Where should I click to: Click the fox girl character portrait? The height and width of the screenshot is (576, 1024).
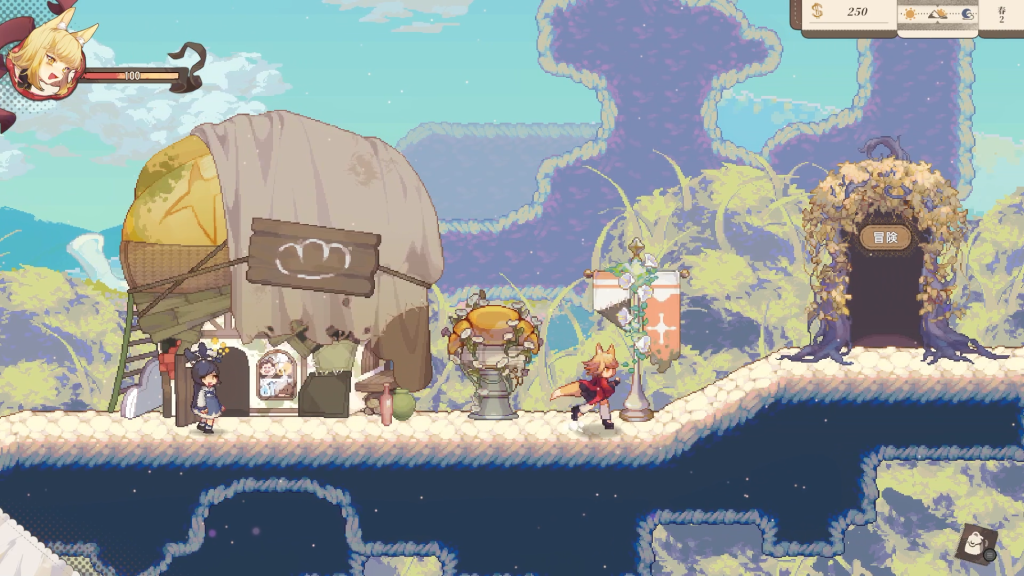[x=44, y=62]
